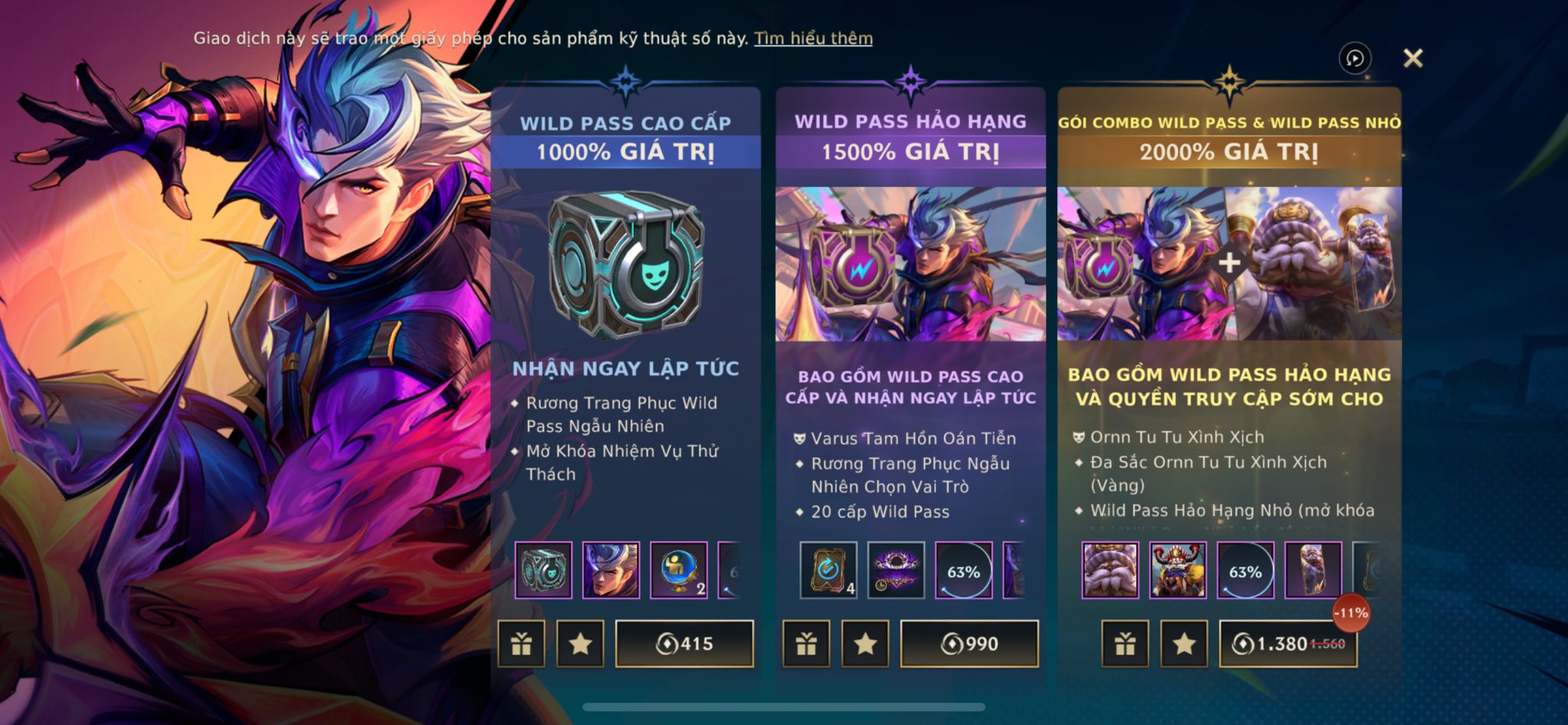This screenshot has width=1568, height=725.
Task: Gift the Wild Pass Cao Cấp
Action: [521, 644]
